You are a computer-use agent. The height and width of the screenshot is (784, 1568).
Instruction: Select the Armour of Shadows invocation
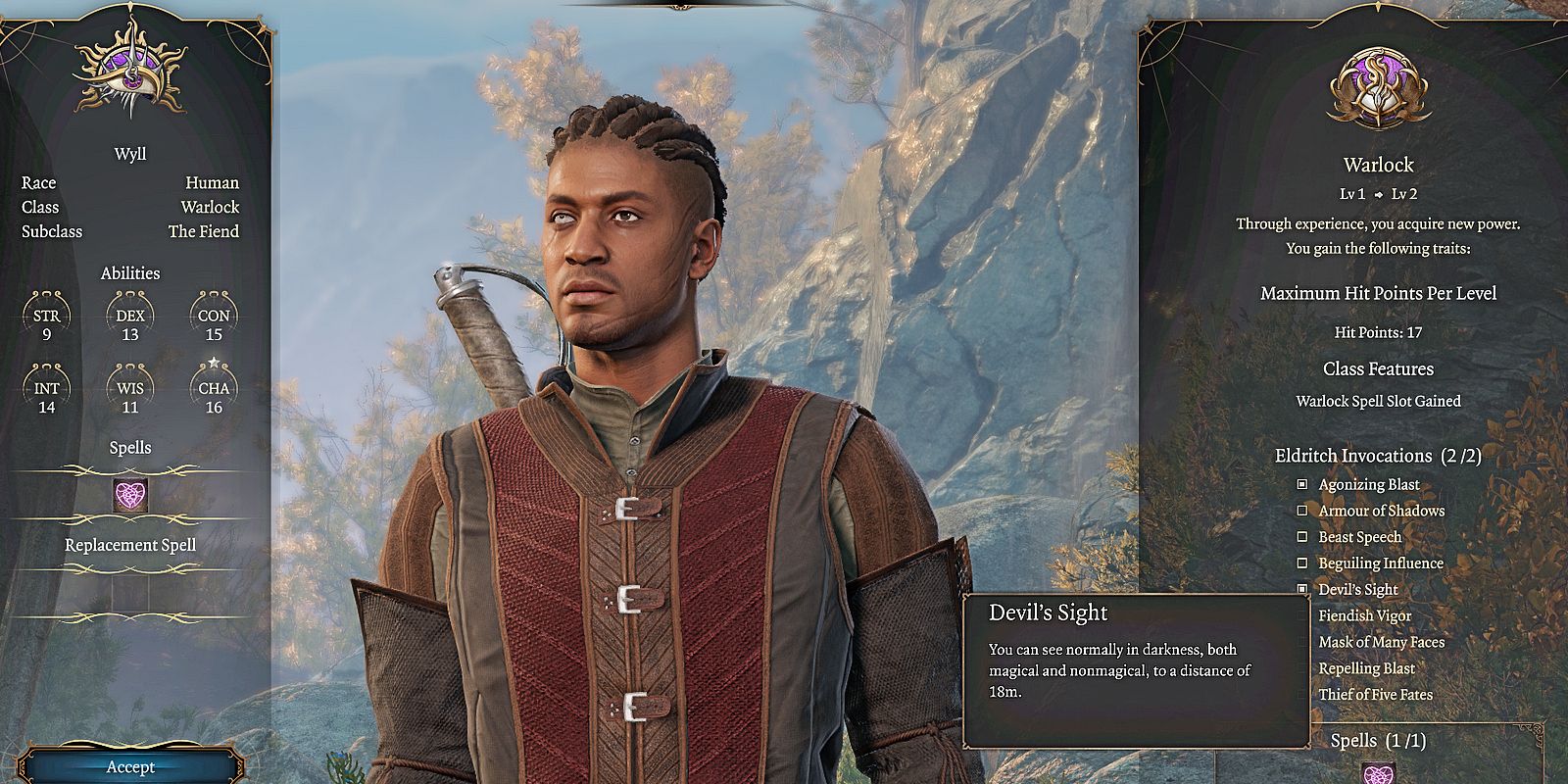(x=1302, y=511)
